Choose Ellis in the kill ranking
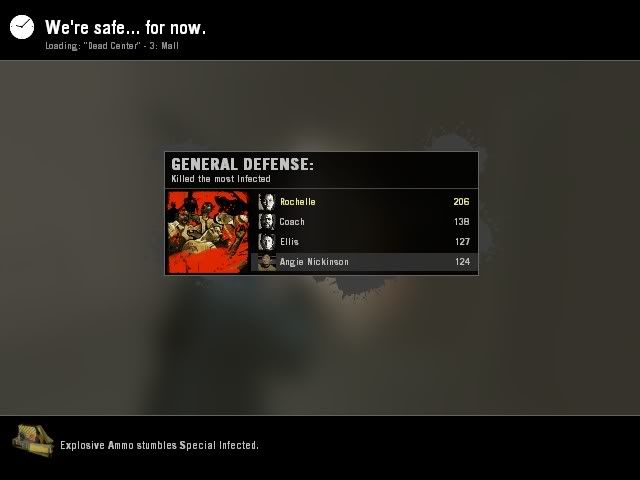This screenshot has height=480, width=640. [x=364, y=242]
